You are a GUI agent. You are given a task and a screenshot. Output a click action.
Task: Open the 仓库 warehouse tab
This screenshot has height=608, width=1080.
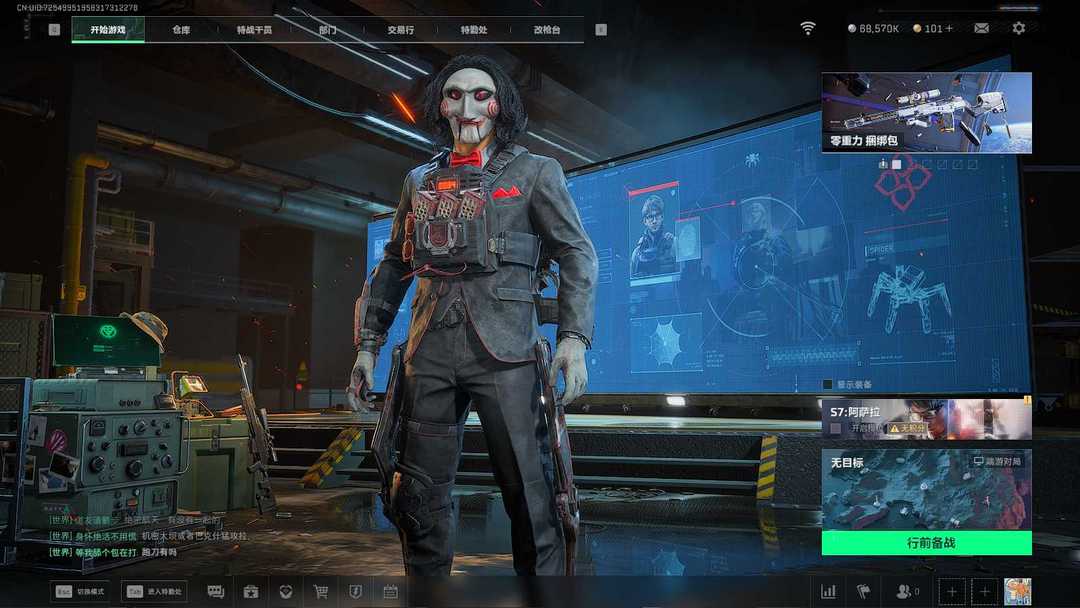click(x=181, y=30)
